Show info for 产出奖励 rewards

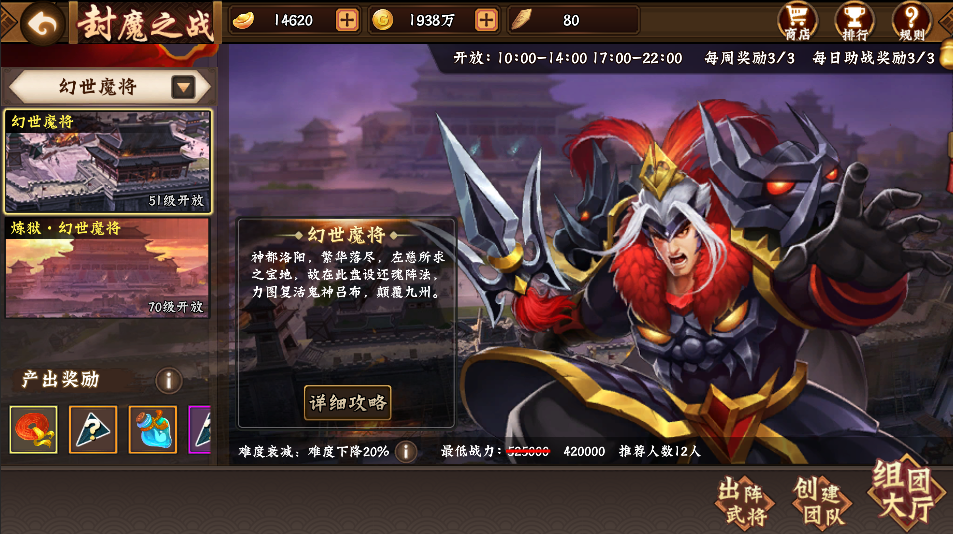(168, 380)
